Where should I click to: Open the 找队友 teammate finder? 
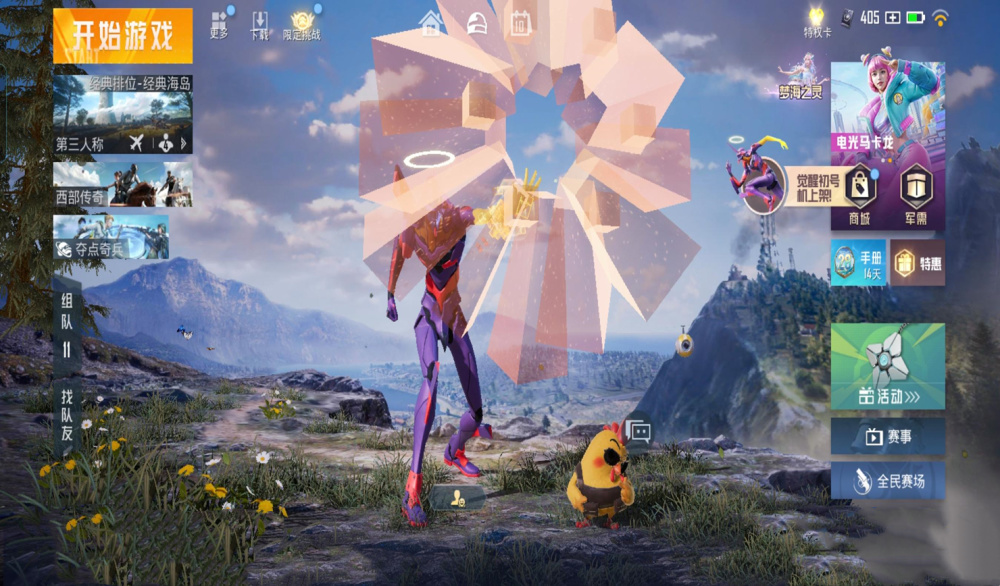click(67, 413)
